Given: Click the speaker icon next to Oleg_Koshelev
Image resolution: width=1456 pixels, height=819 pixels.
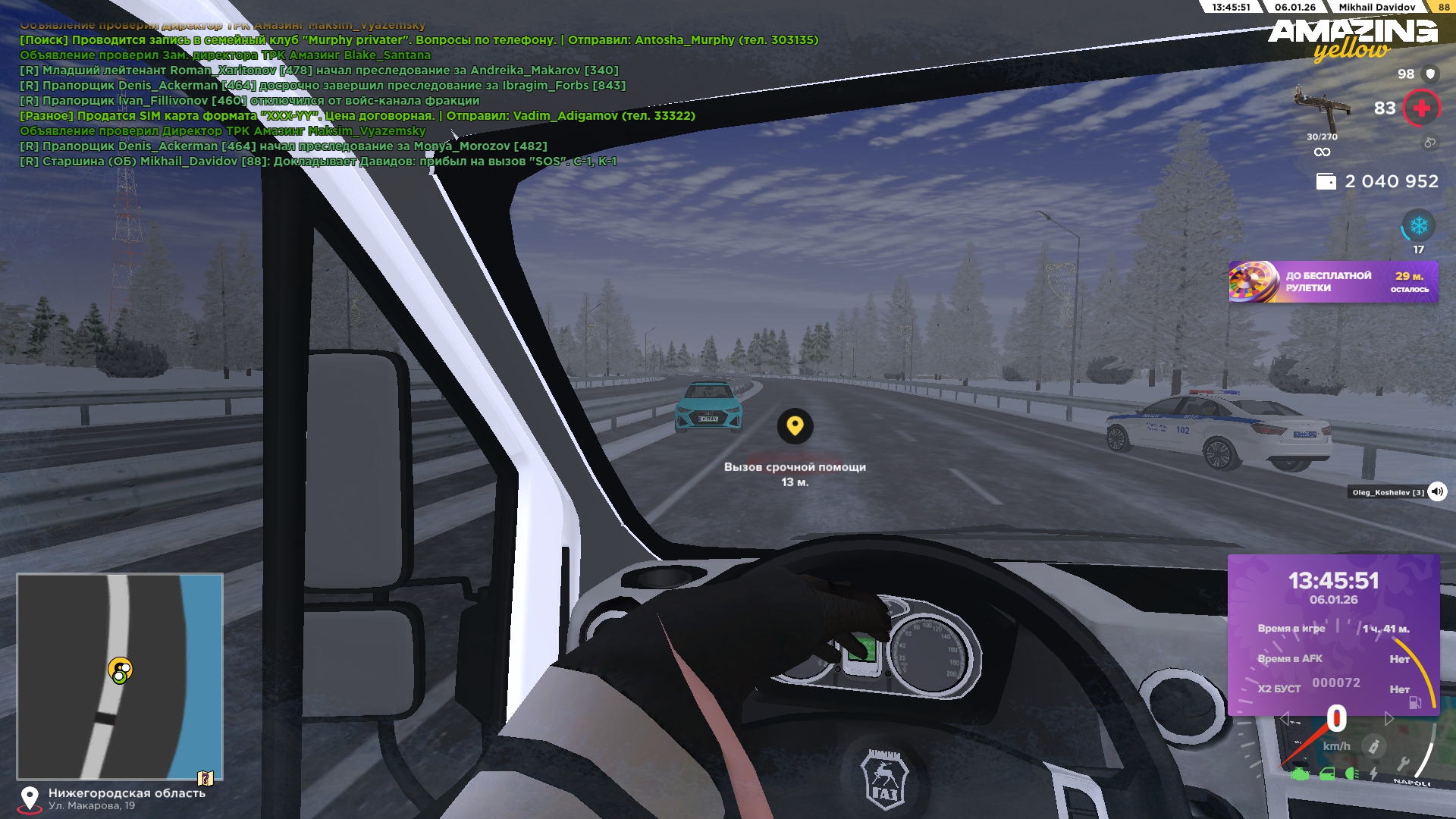Looking at the screenshot, I should (x=1437, y=491).
